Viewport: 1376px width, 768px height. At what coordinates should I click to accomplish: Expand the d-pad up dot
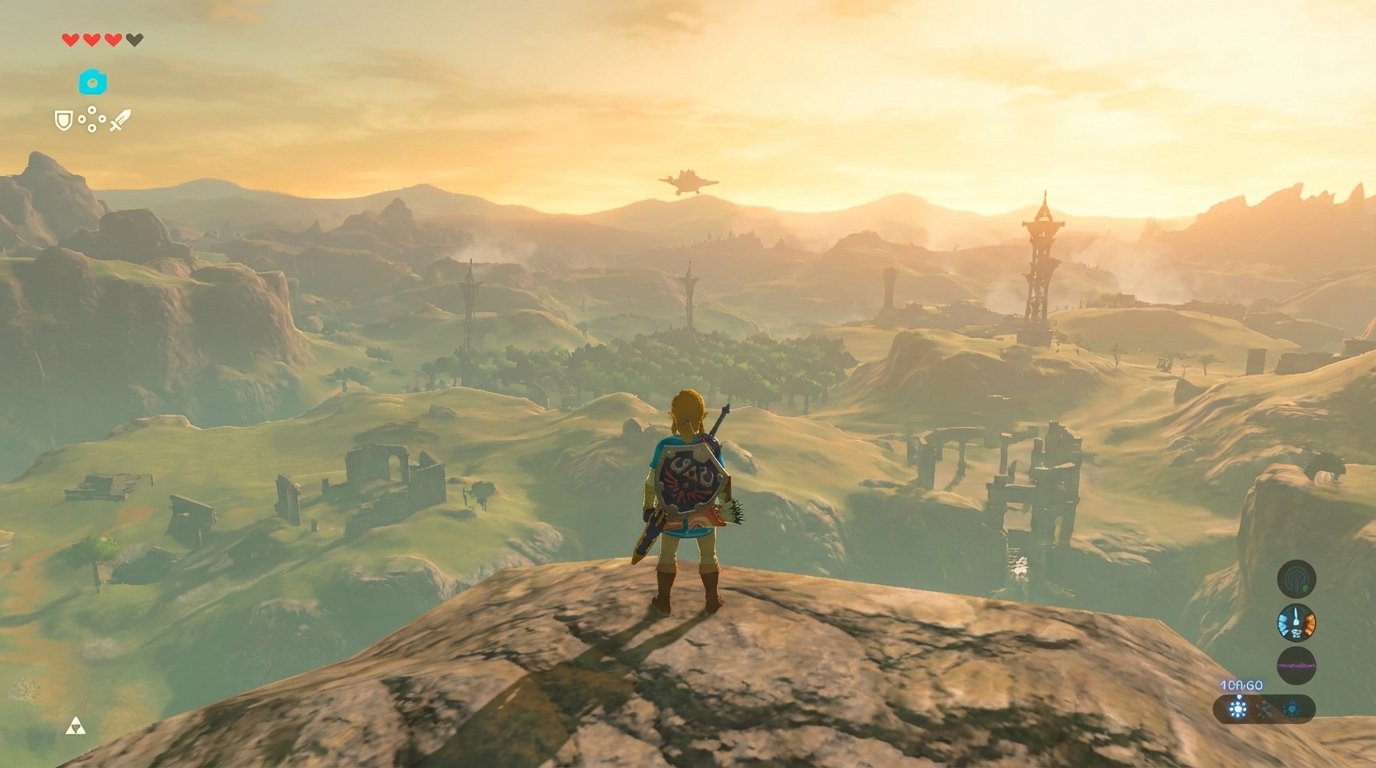pyautogui.click(x=92, y=110)
